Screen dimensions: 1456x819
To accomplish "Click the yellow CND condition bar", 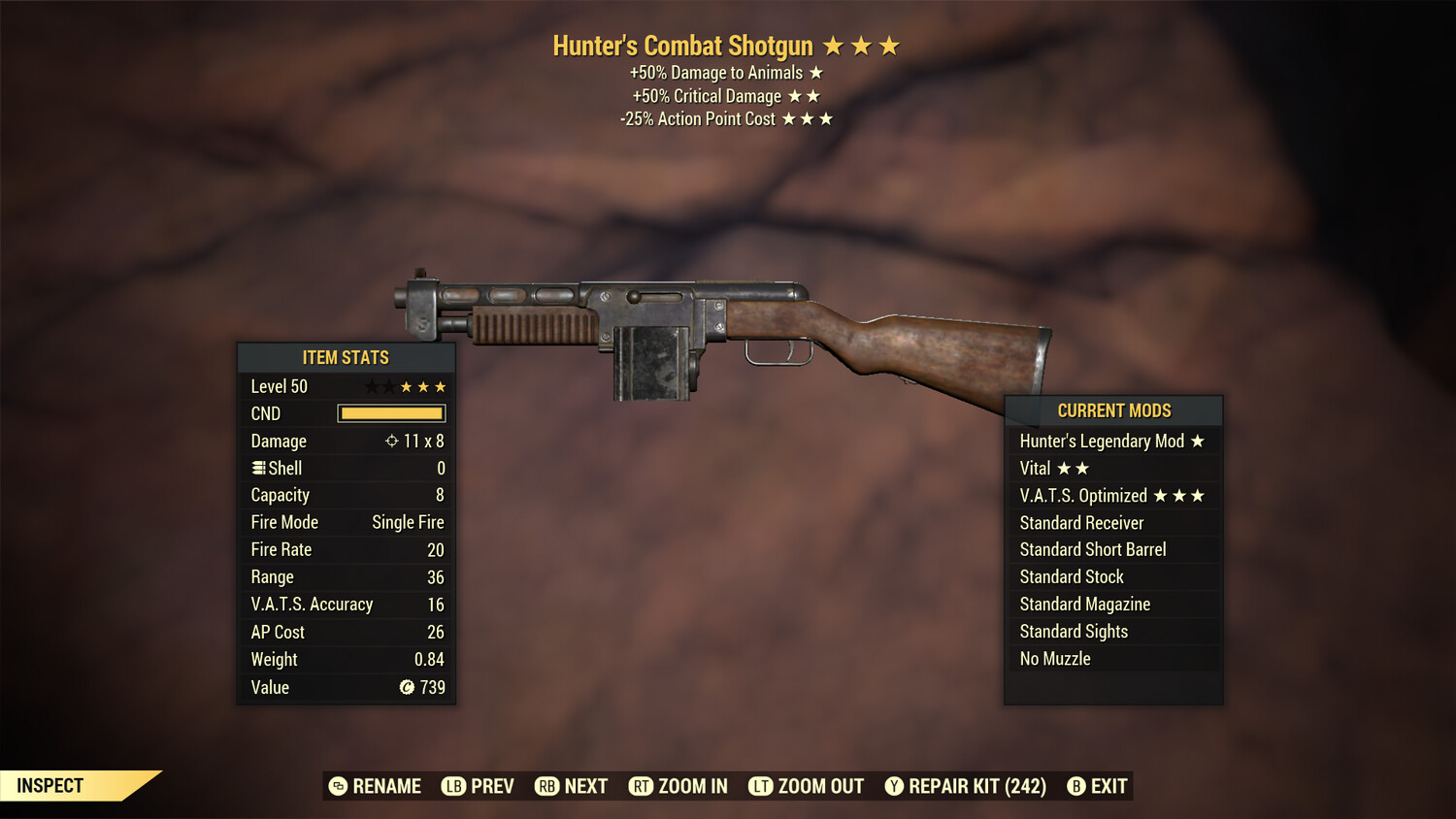I will (x=391, y=413).
